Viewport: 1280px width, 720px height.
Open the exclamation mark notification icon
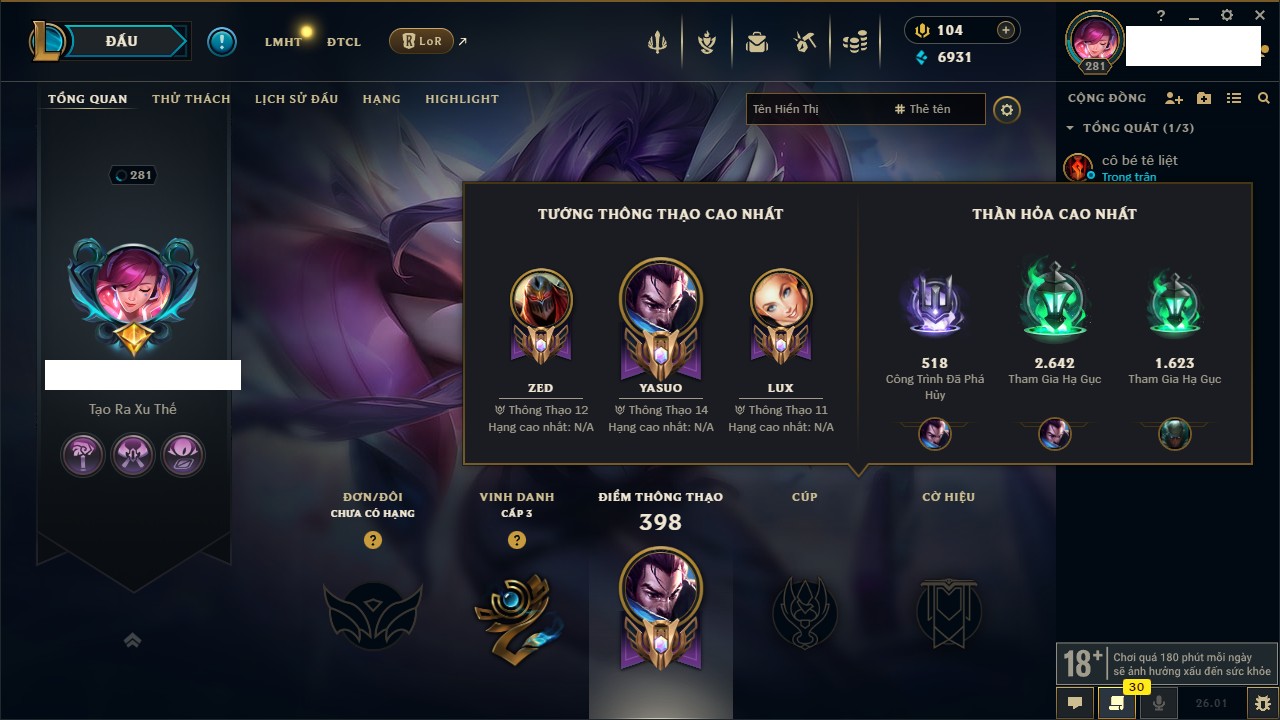coord(222,41)
